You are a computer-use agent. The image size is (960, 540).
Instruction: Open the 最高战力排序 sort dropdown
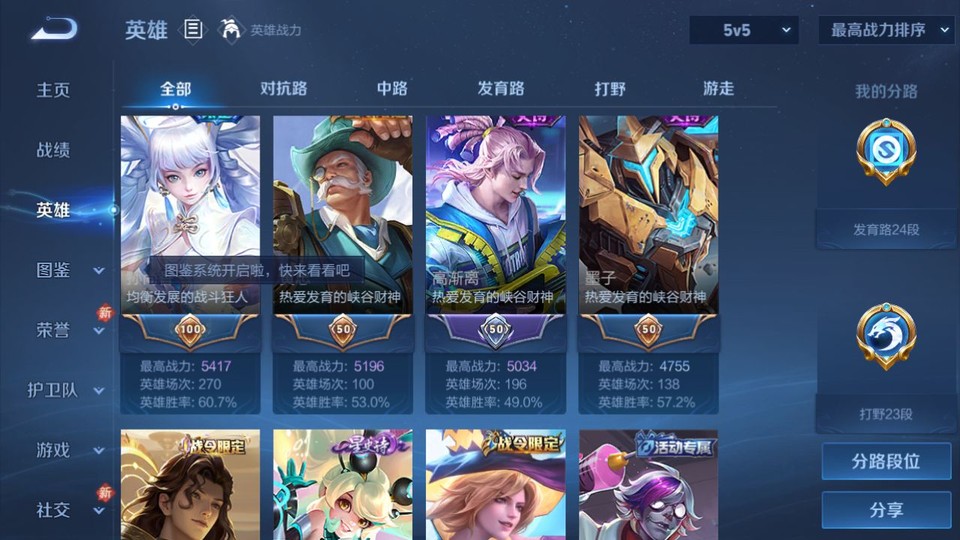pyautogui.click(x=886, y=31)
